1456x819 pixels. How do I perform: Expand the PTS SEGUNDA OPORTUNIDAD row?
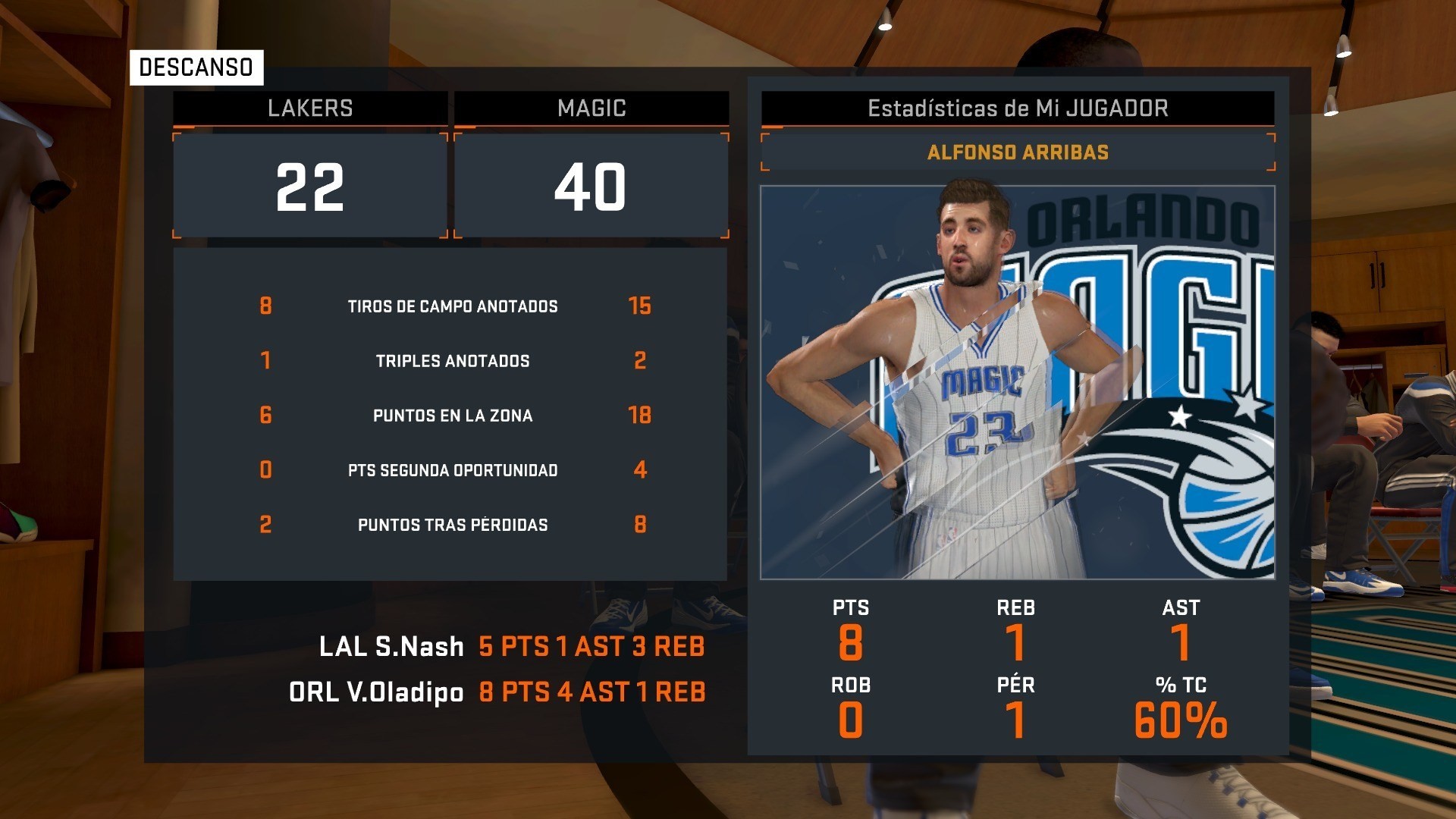point(453,469)
